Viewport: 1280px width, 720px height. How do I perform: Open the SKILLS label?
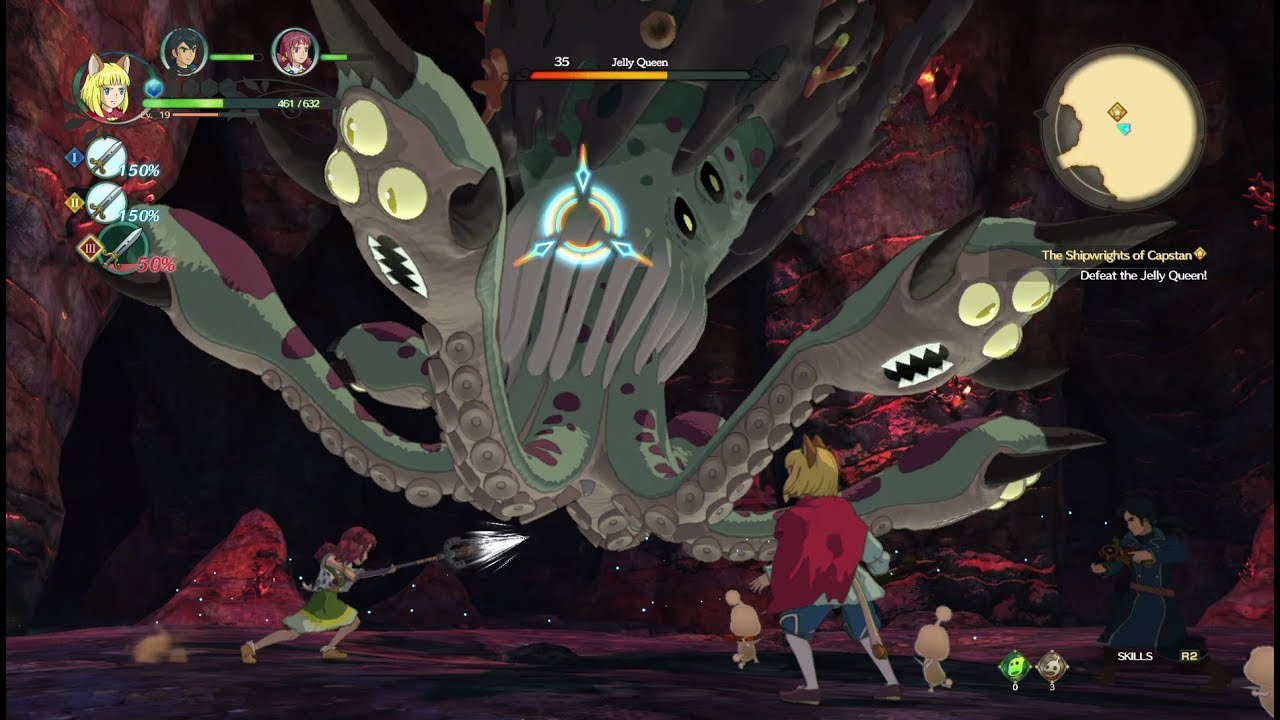tap(1135, 656)
